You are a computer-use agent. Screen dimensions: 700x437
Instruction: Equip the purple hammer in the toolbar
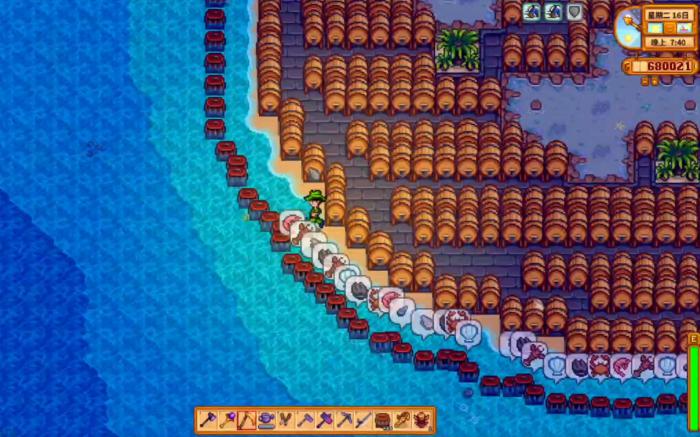click(326, 419)
